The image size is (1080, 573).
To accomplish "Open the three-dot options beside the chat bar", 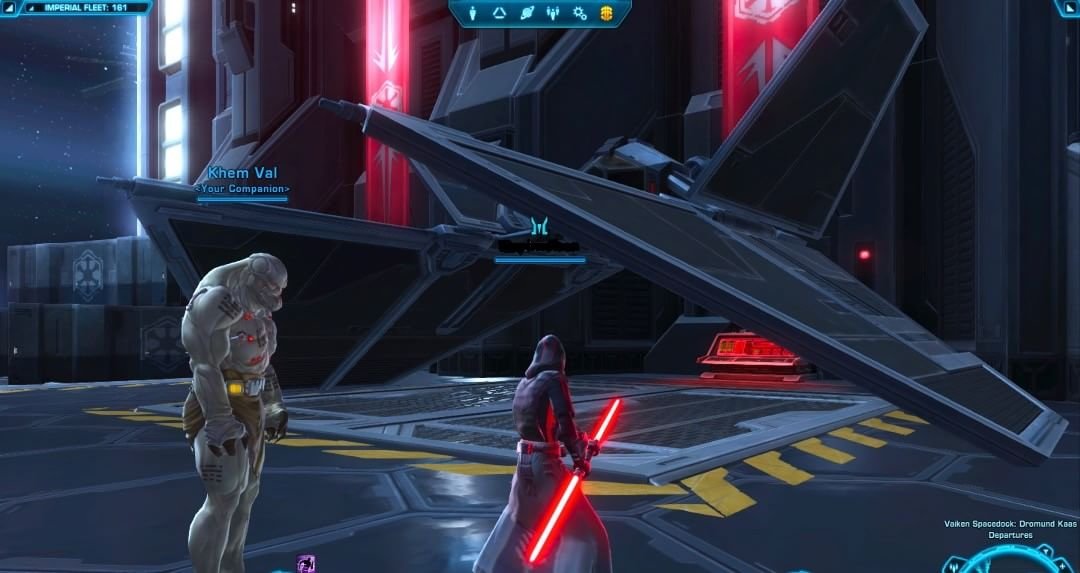I will 293,7.
